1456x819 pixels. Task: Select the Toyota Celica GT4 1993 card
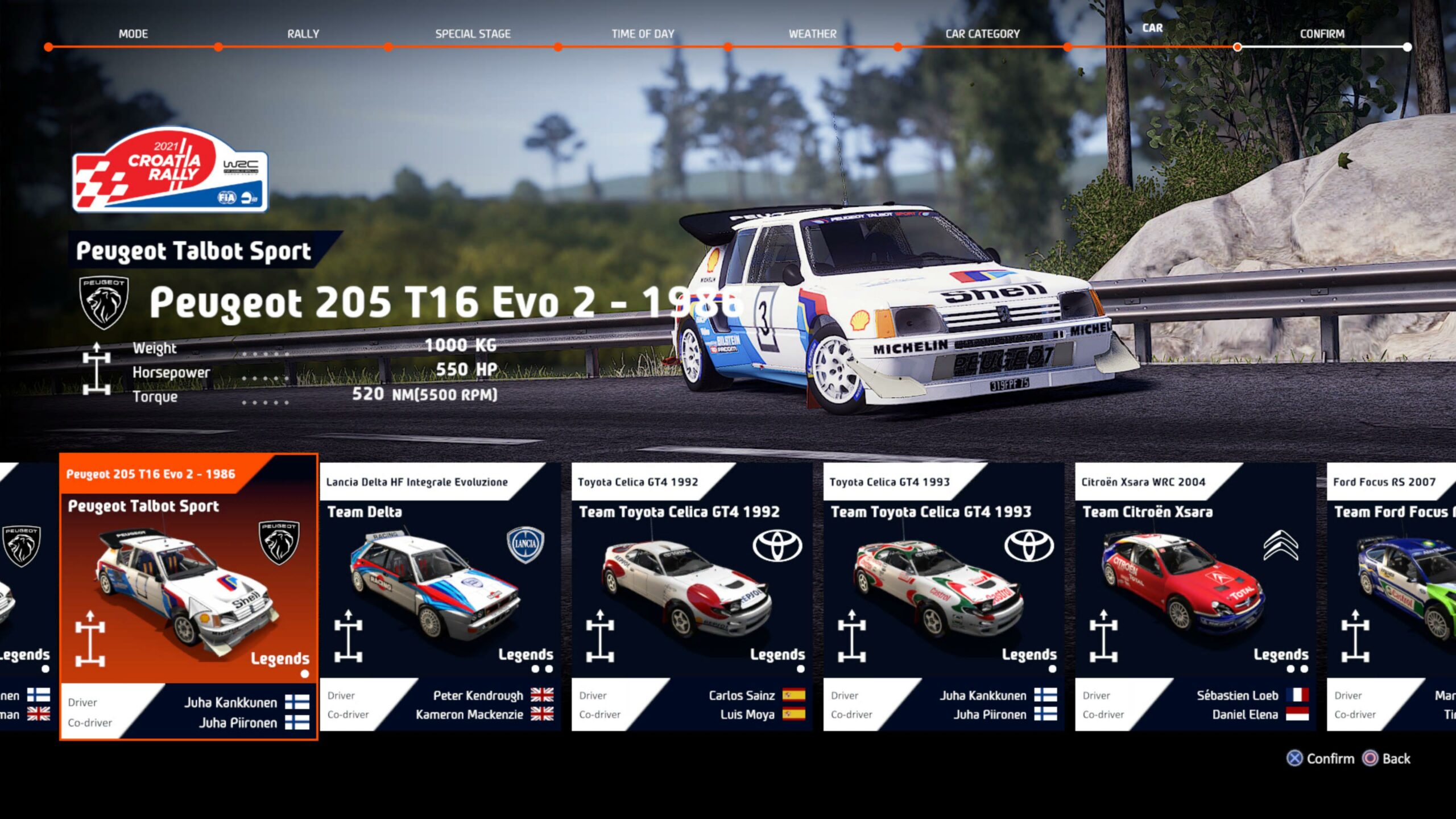[943, 596]
